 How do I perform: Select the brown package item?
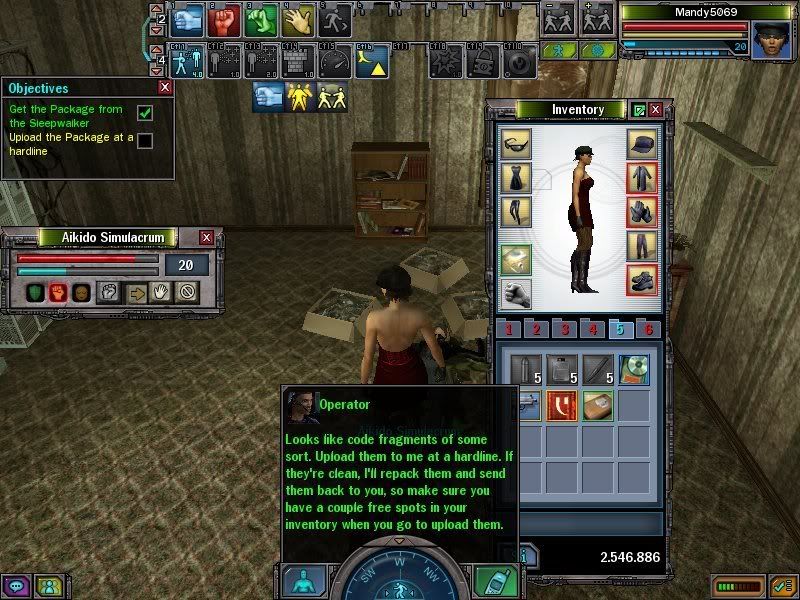click(598, 405)
